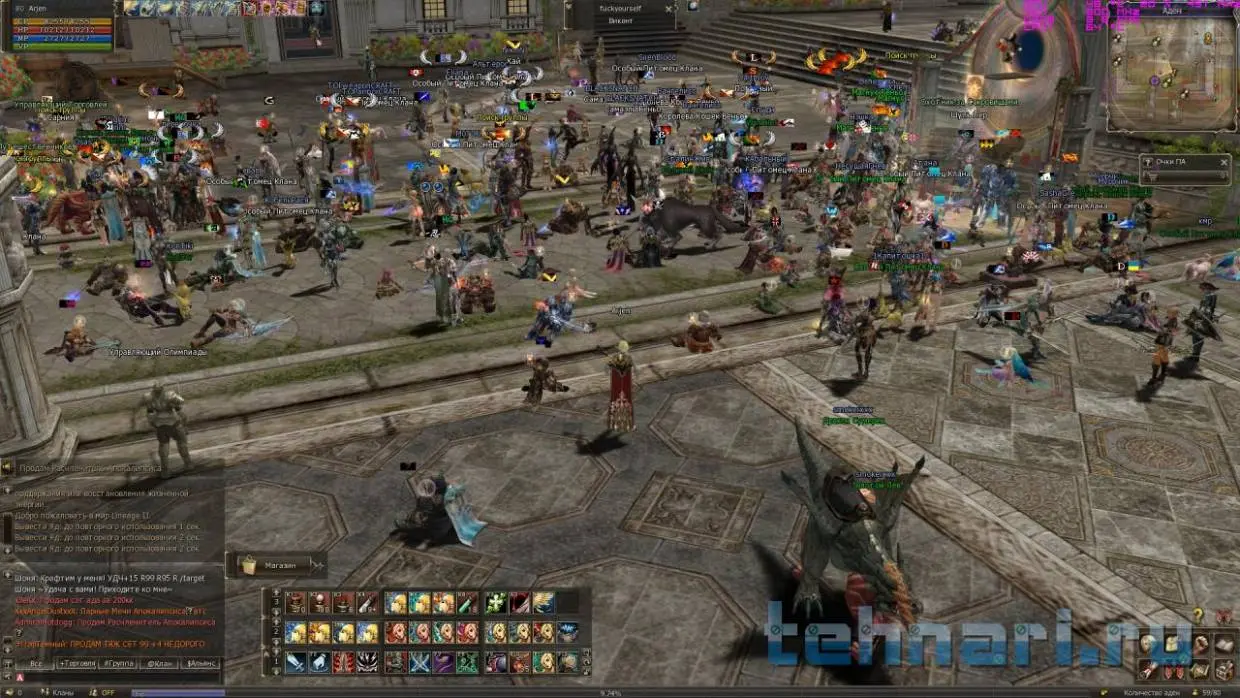Image resolution: width=1240 pixels, height=698 pixels.
Task: Open the yellow question mark help icon
Action: (x=1198, y=615)
